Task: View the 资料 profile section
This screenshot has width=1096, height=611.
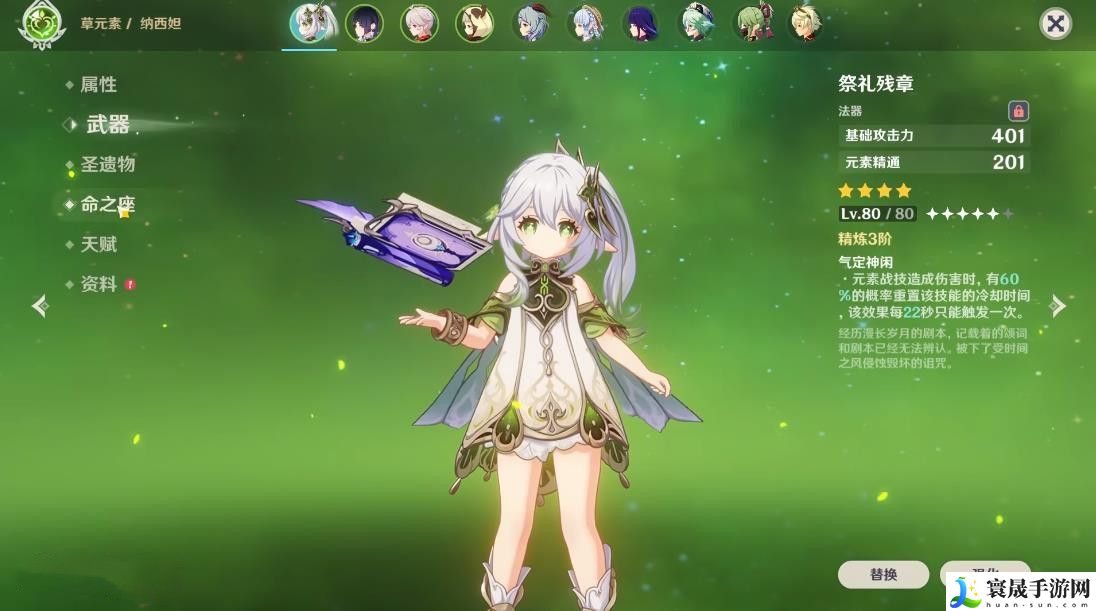Action: pyautogui.click(x=98, y=284)
